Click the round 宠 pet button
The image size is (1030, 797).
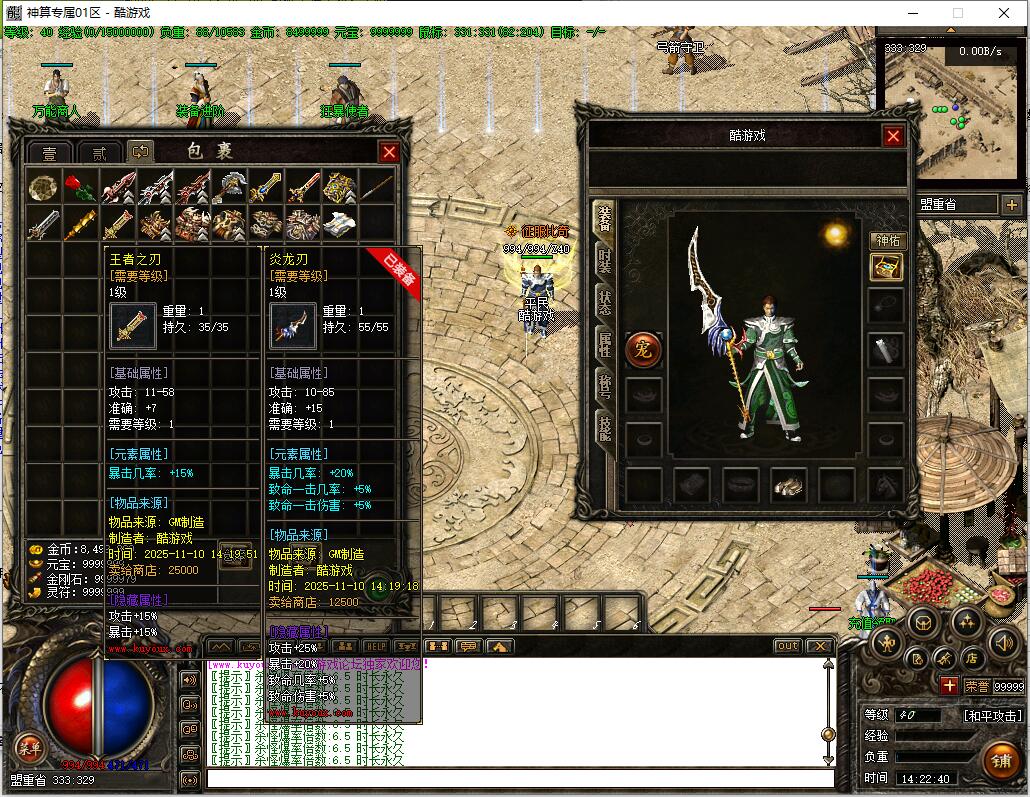(643, 349)
